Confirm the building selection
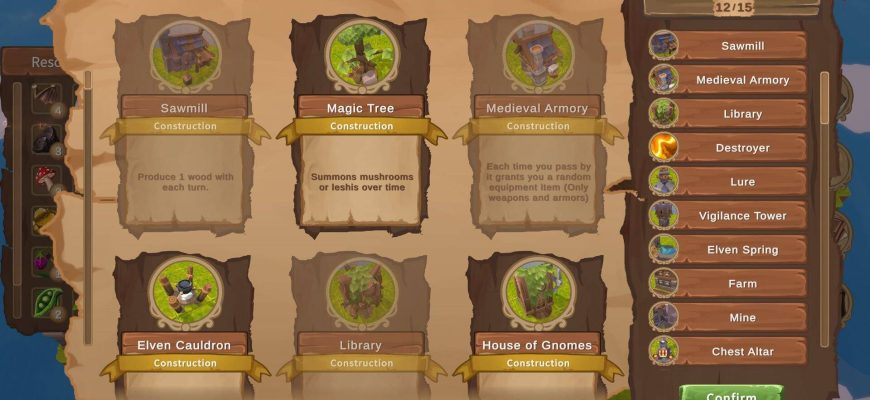Viewport: 870px width, 400px height. point(730,393)
